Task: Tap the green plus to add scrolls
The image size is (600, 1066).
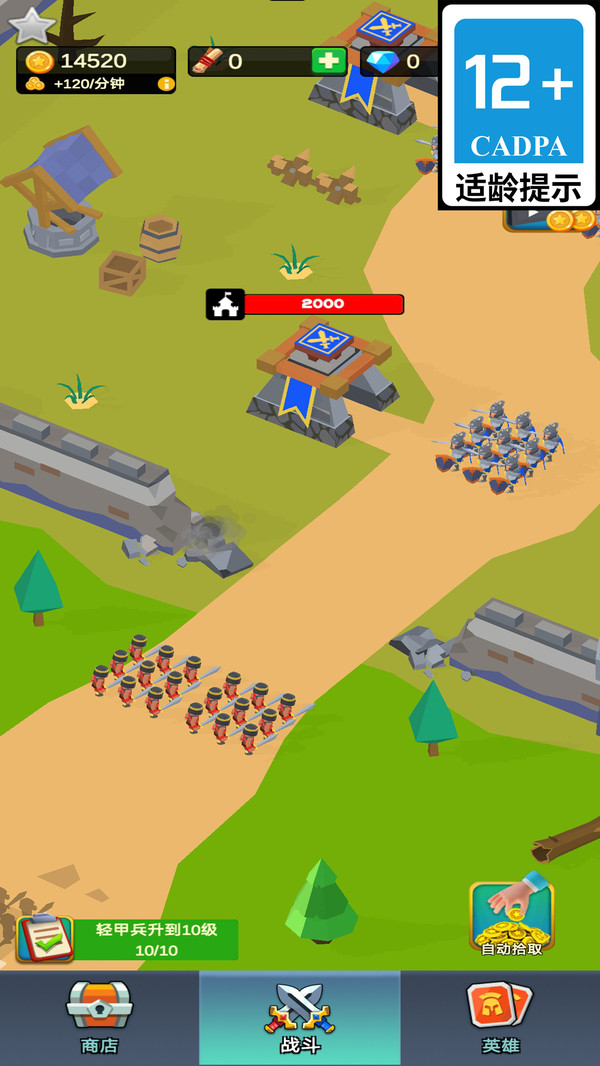Action: tap(327, 61)
